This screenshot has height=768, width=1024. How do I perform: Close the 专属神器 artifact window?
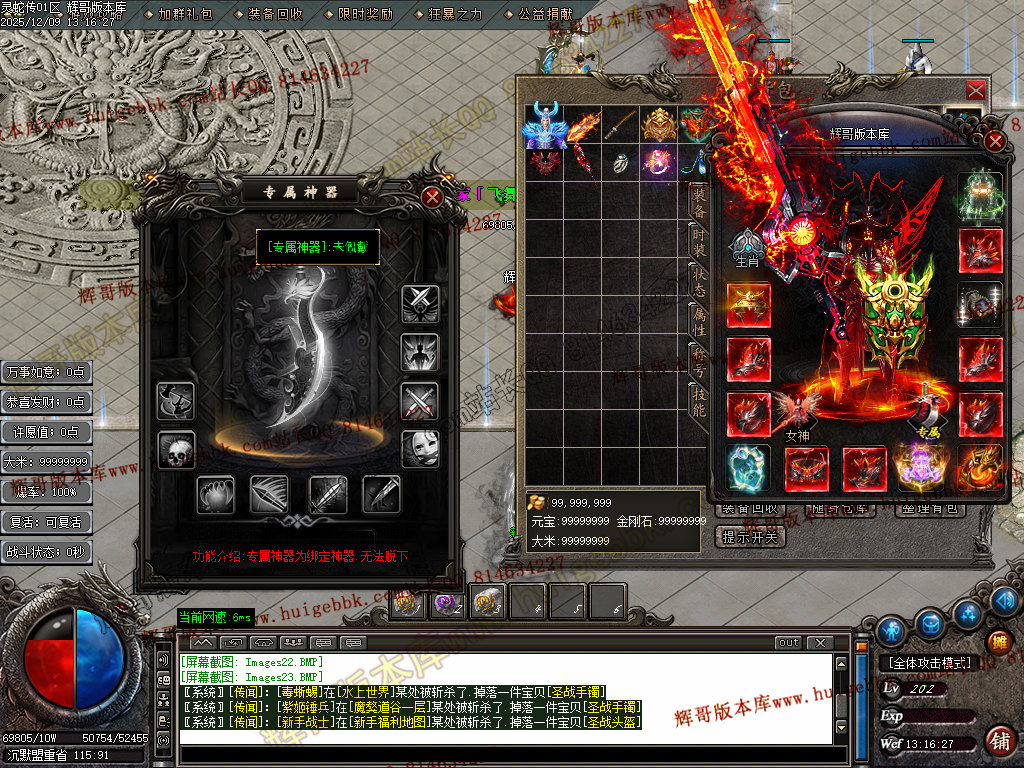click(x=432, y=197)
